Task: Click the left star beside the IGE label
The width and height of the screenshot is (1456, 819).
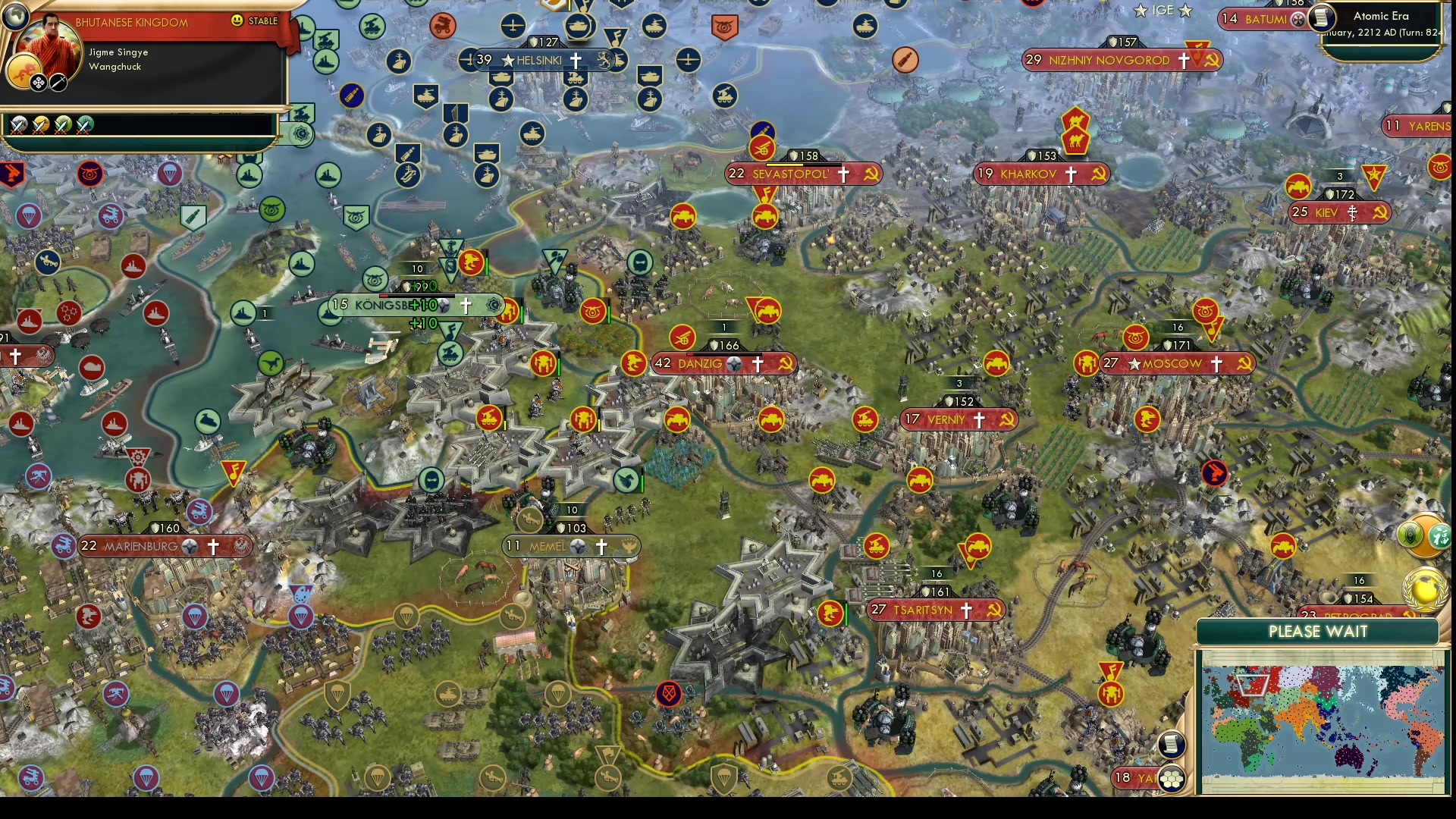Action: point(1141,11)
